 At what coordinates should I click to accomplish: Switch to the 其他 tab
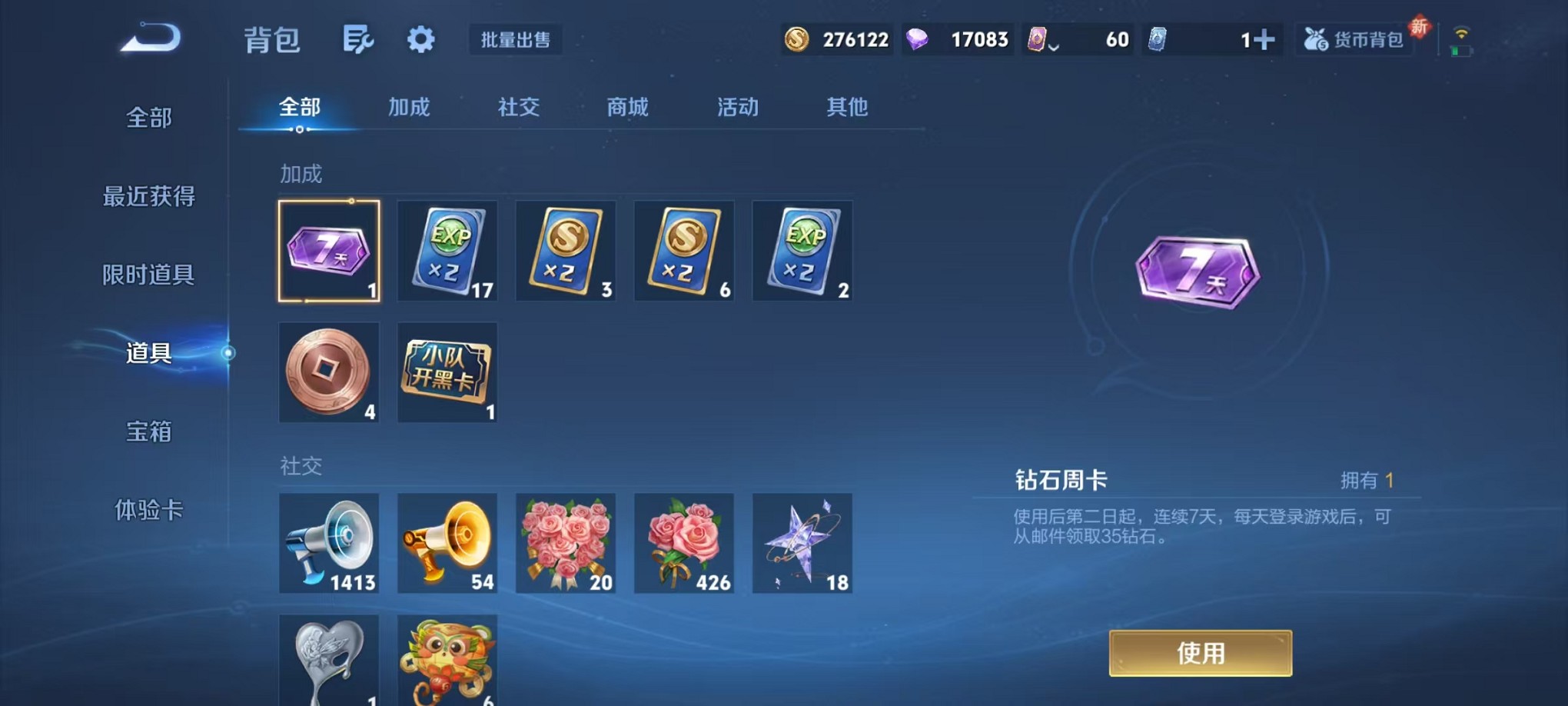pyautogui.click(x=846, y=108)
